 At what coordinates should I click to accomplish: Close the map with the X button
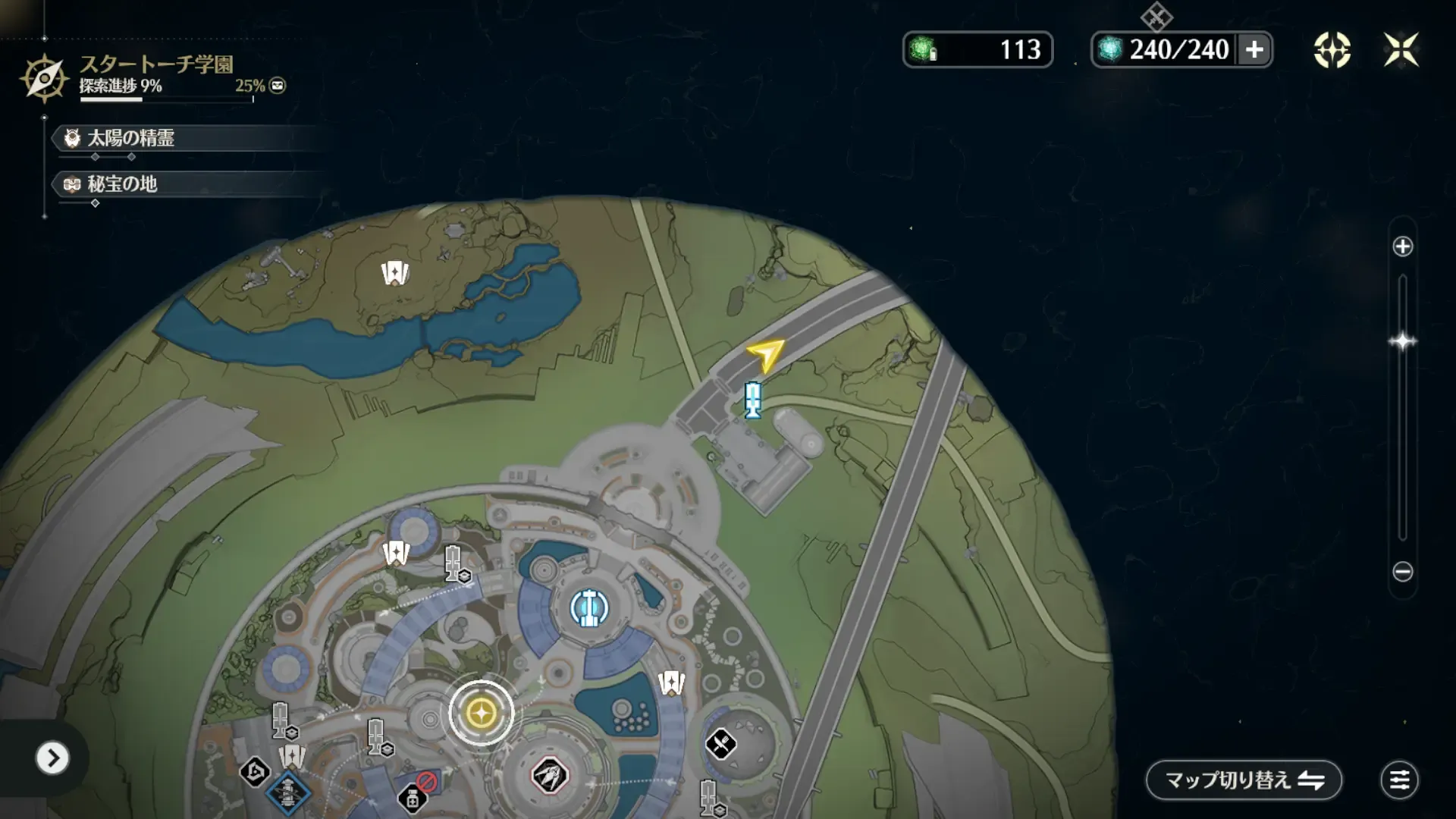coord(1401,50)
